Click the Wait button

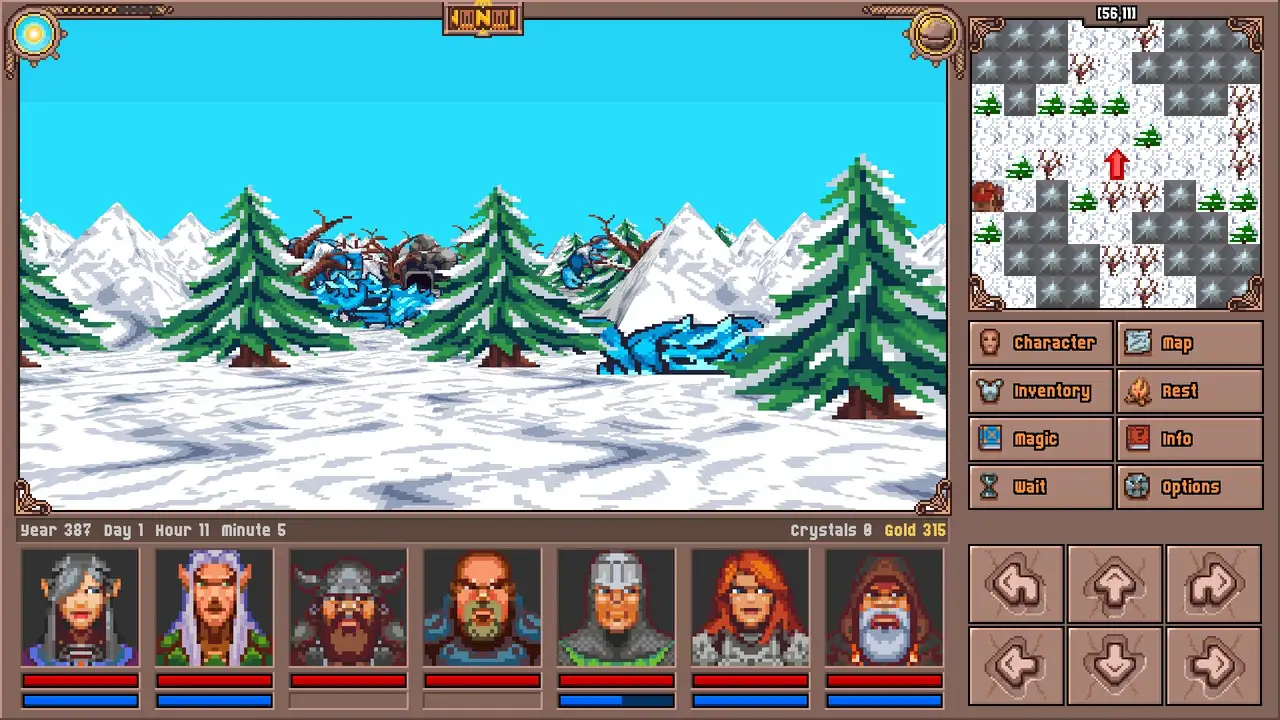tap(1040, 487)
